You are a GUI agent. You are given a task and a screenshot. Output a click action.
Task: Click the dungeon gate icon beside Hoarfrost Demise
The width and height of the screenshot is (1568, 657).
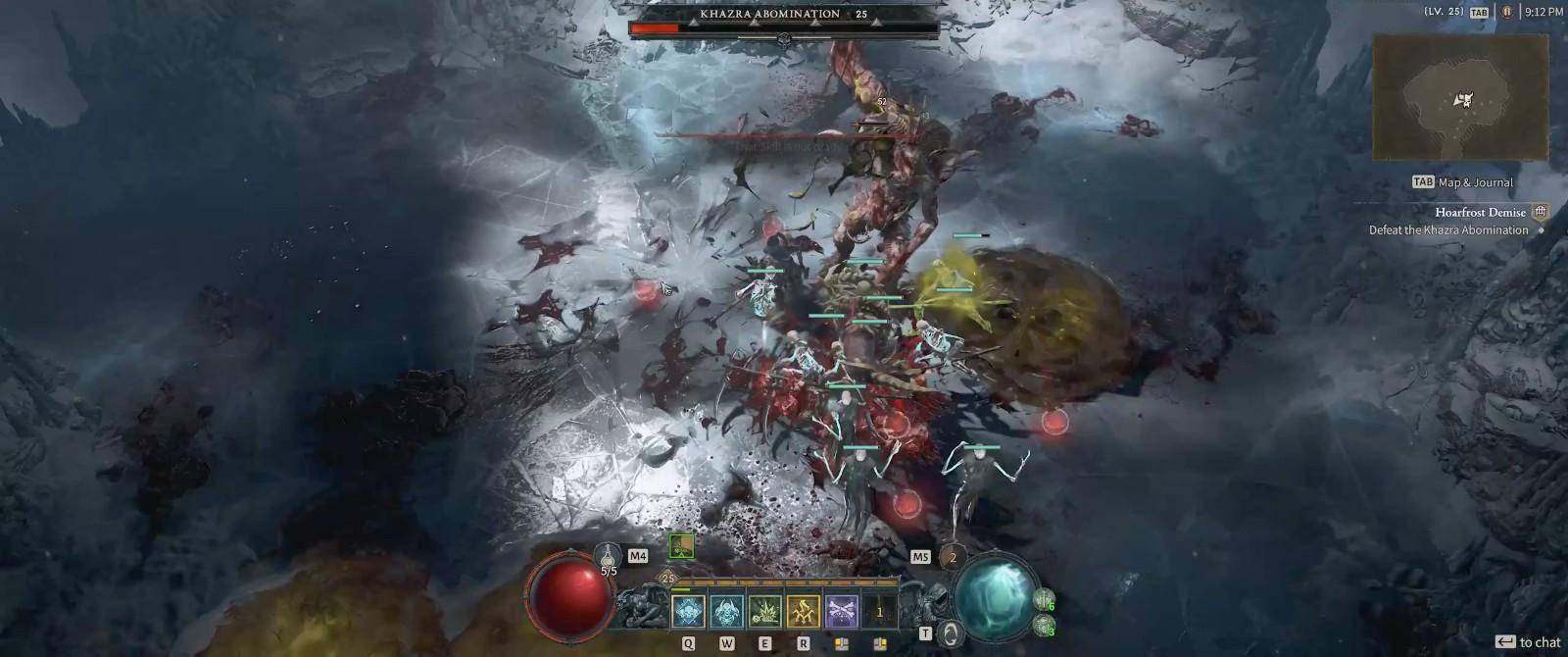(1540, 212)
